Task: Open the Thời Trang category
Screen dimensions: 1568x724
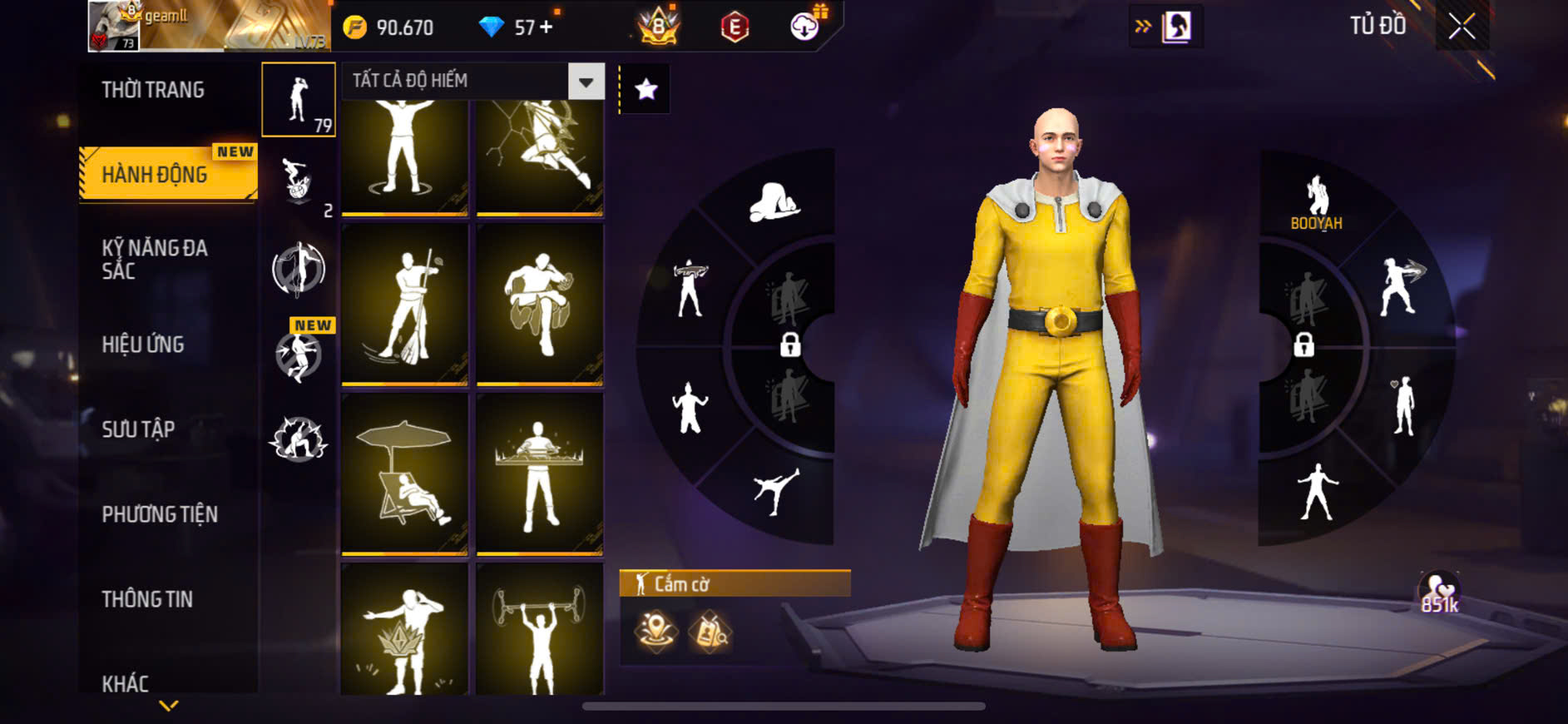Action: pos(153,90)
